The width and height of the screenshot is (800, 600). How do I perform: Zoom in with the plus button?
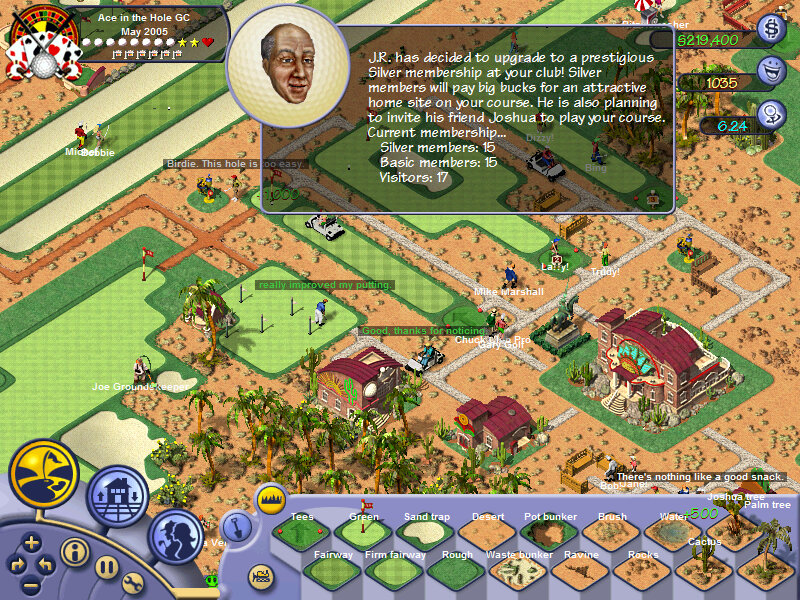(x=32, y=544)
